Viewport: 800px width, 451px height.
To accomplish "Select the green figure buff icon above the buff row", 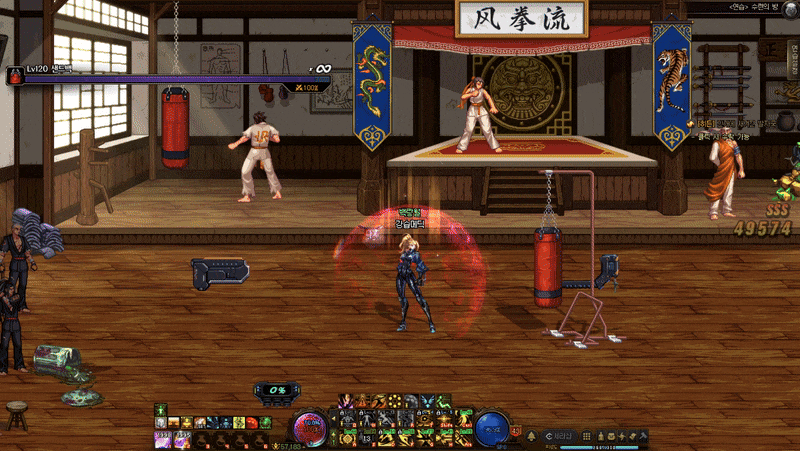I will (161, 409).
